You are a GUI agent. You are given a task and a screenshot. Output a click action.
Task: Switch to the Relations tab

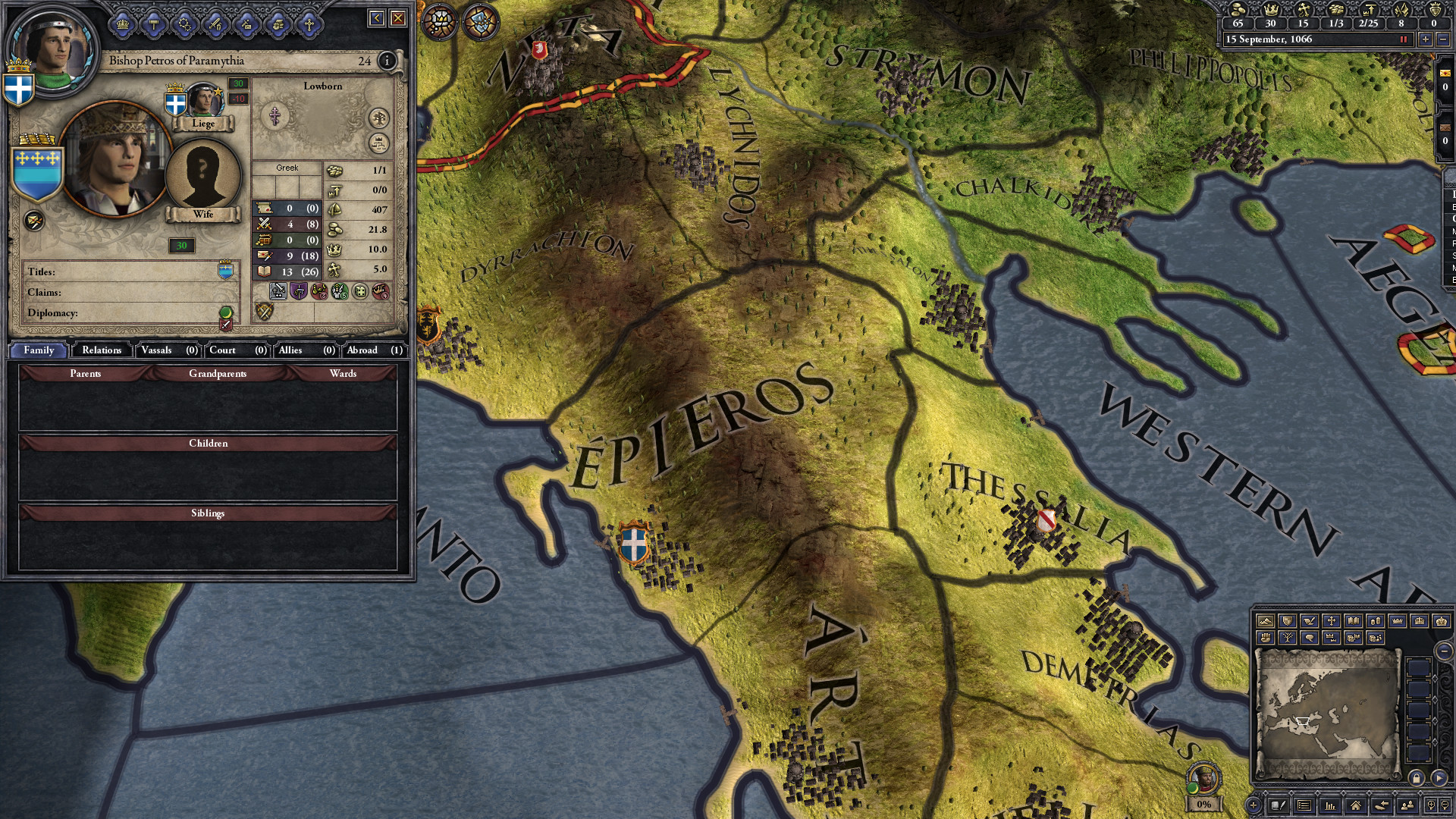click(100, 350)
